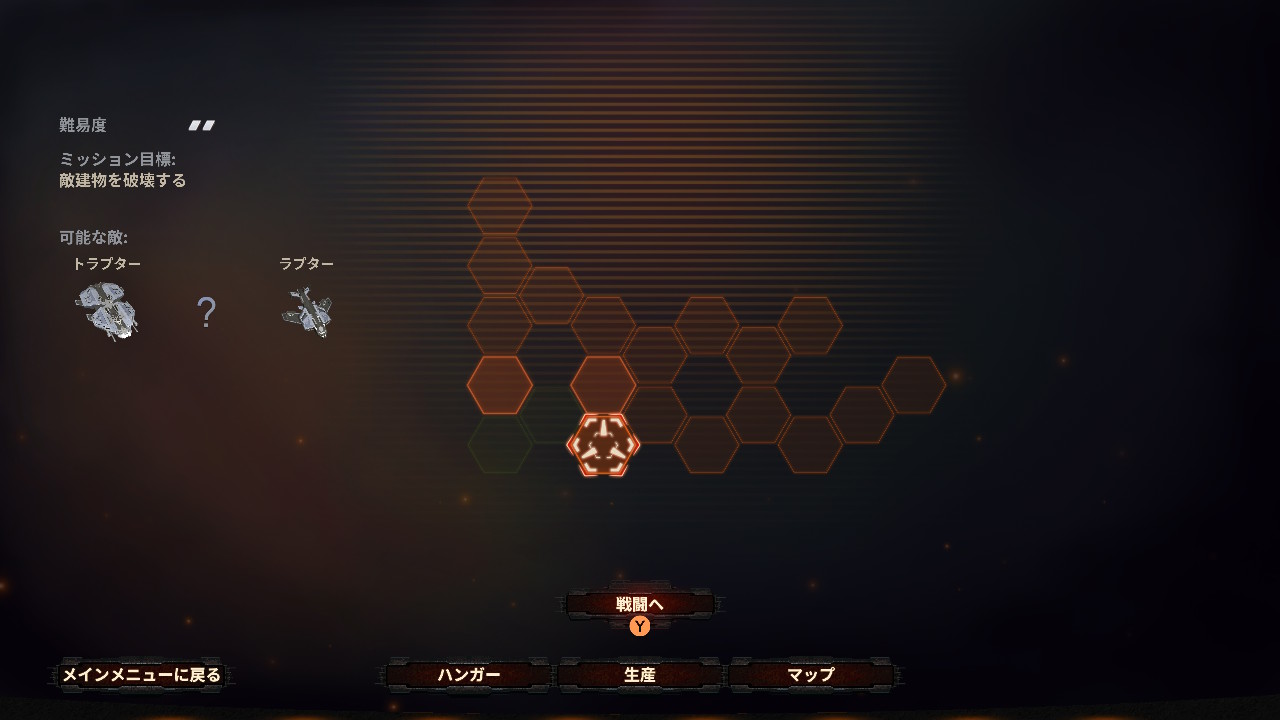Open the マップ screen
Viewport: 1280px width, 720px height.
click(810, 675)
